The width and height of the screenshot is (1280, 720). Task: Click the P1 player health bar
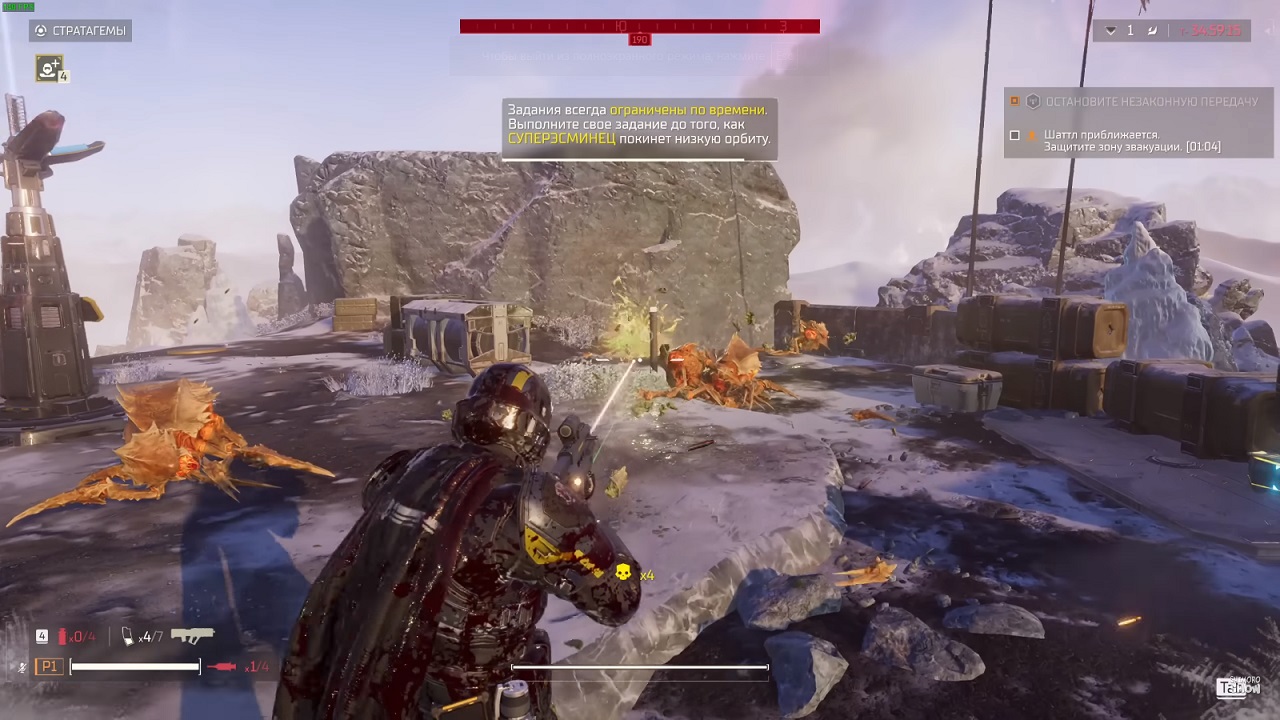(x=135, y=666)
